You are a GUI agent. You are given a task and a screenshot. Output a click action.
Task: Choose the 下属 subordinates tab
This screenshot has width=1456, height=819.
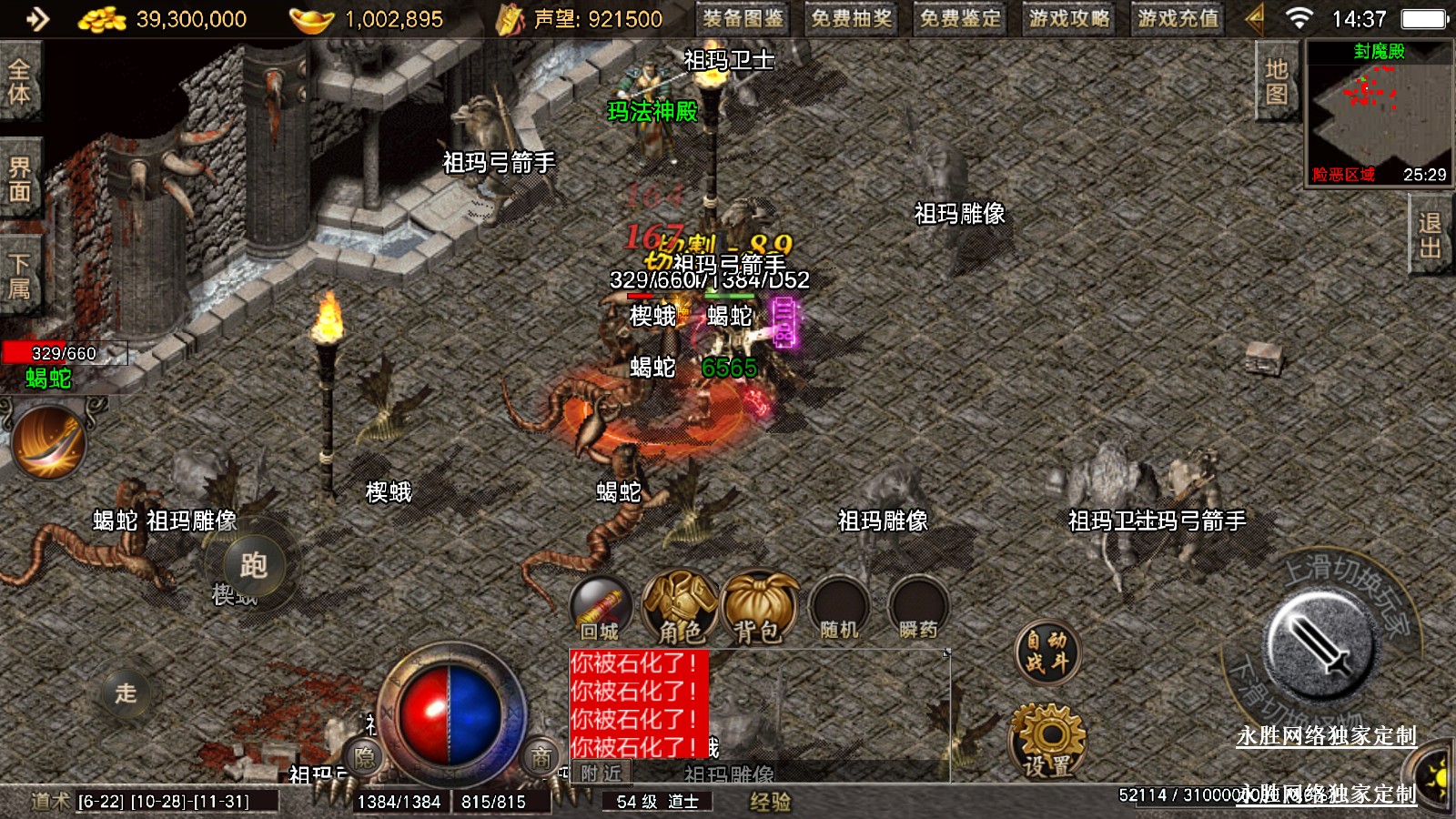coord(19,277)
